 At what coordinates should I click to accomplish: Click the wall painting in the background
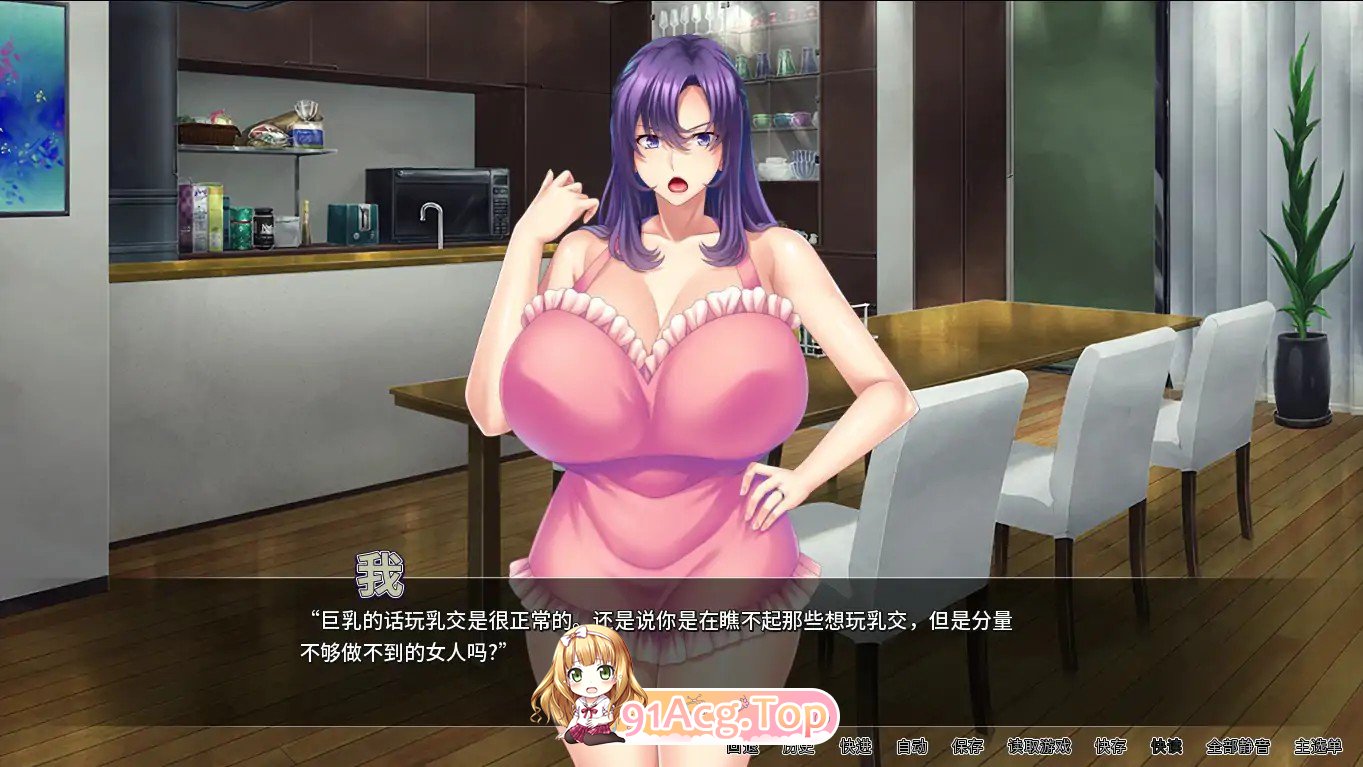coord(30,110)
